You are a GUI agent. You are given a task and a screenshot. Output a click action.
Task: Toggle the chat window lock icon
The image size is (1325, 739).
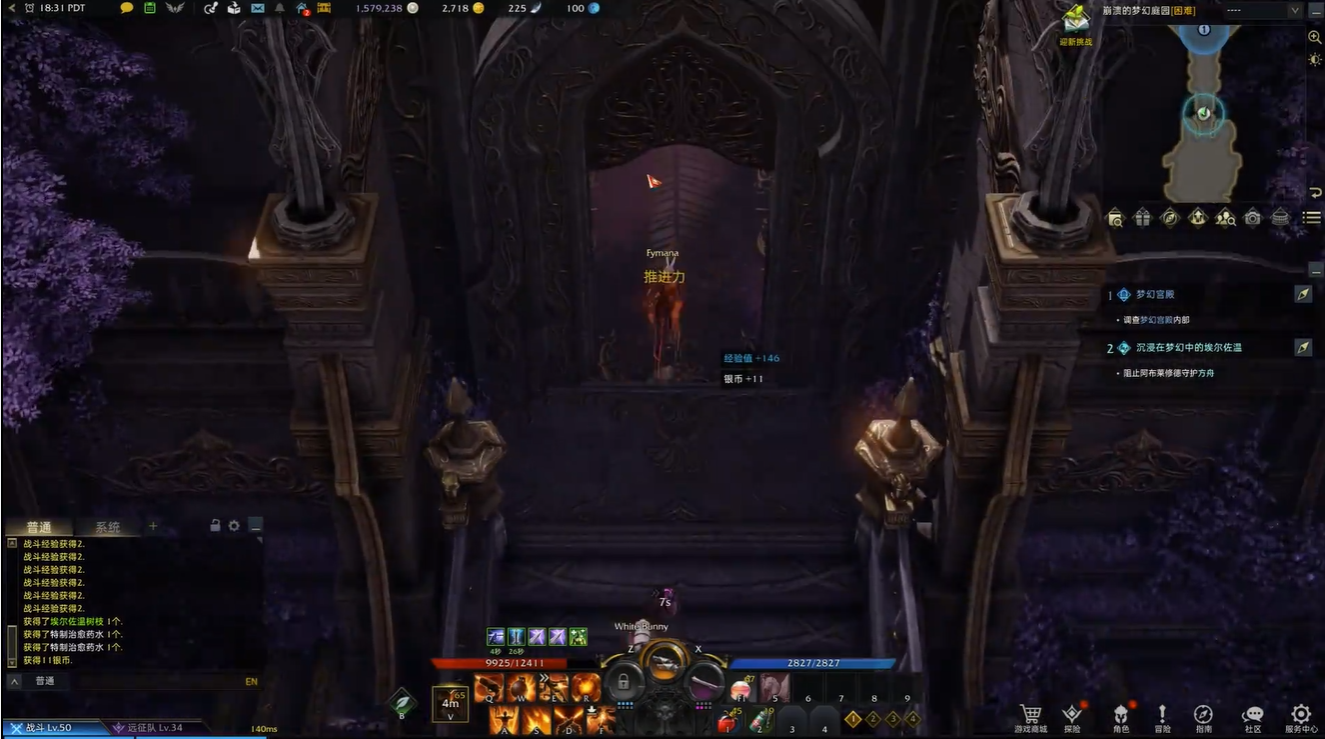coord(215,525)
